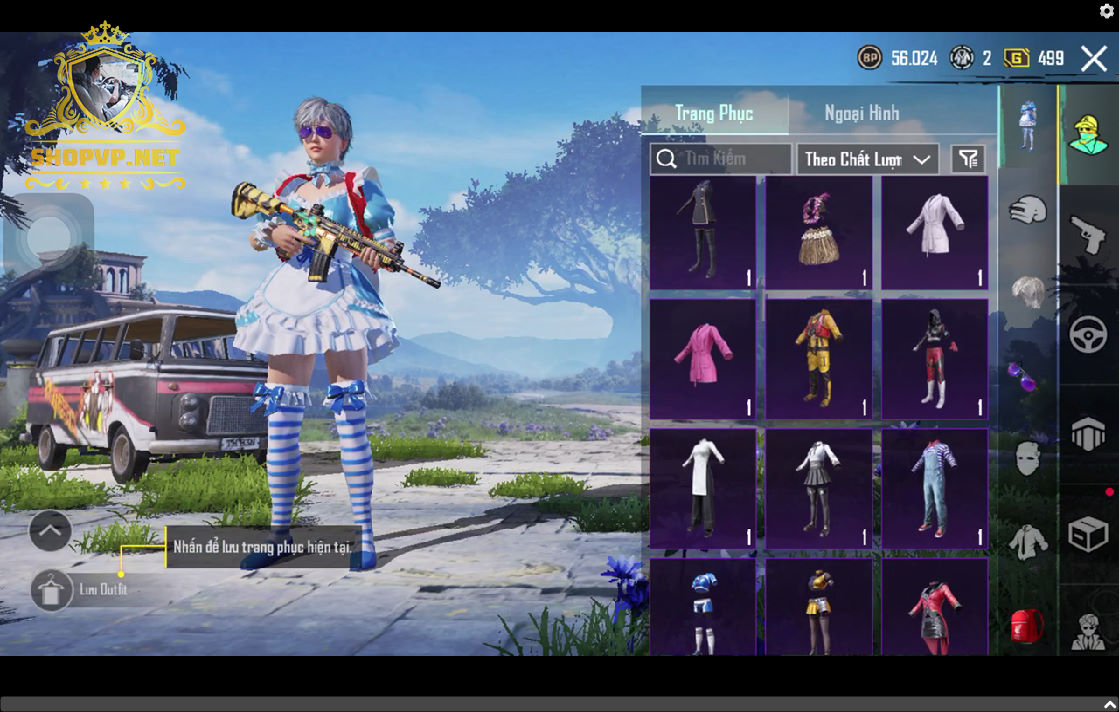
Task: Open the filter options button
Action: tap(968, 159)
